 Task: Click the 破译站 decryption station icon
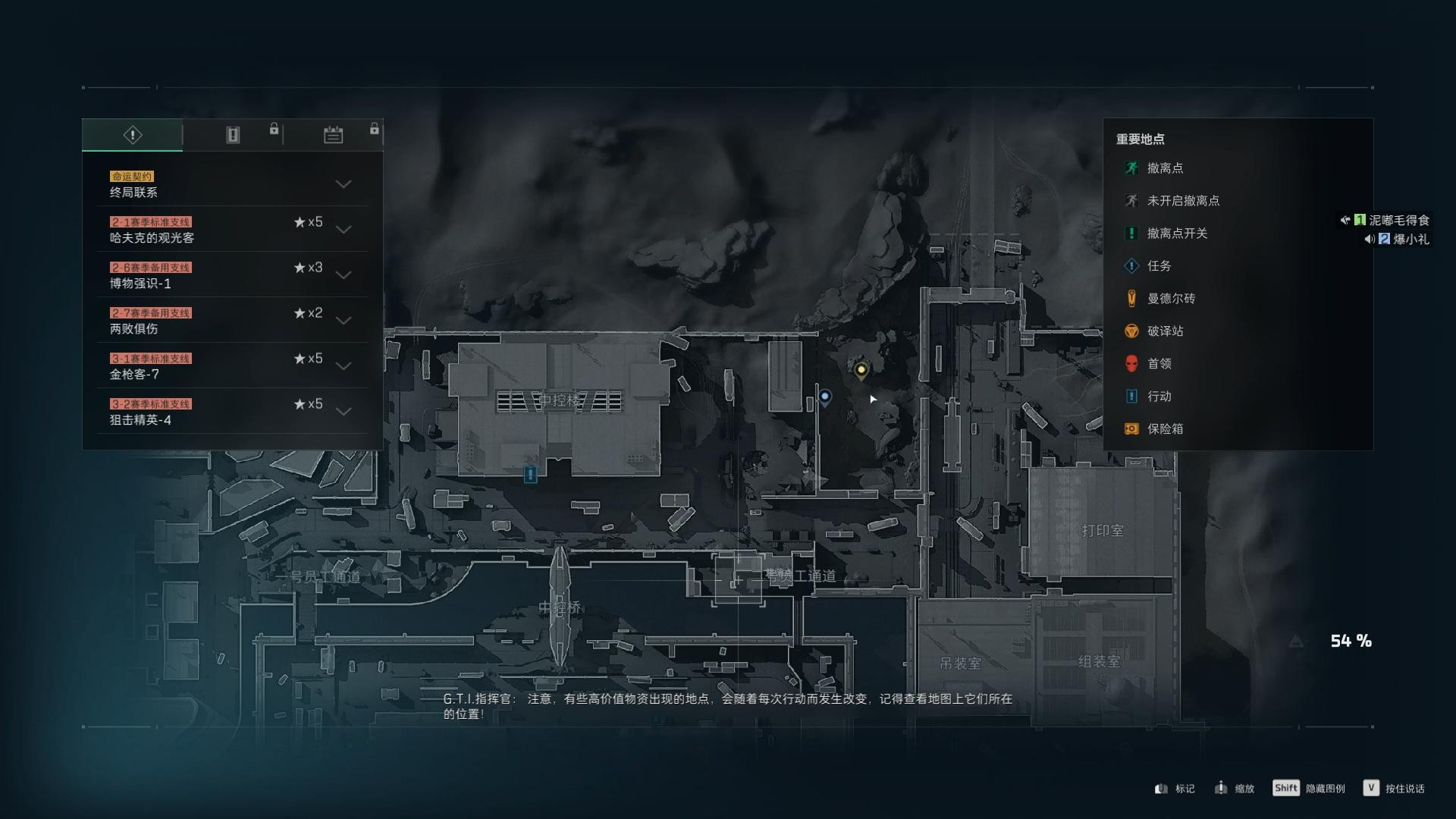pyautogui.click(x=1130, y=331)
